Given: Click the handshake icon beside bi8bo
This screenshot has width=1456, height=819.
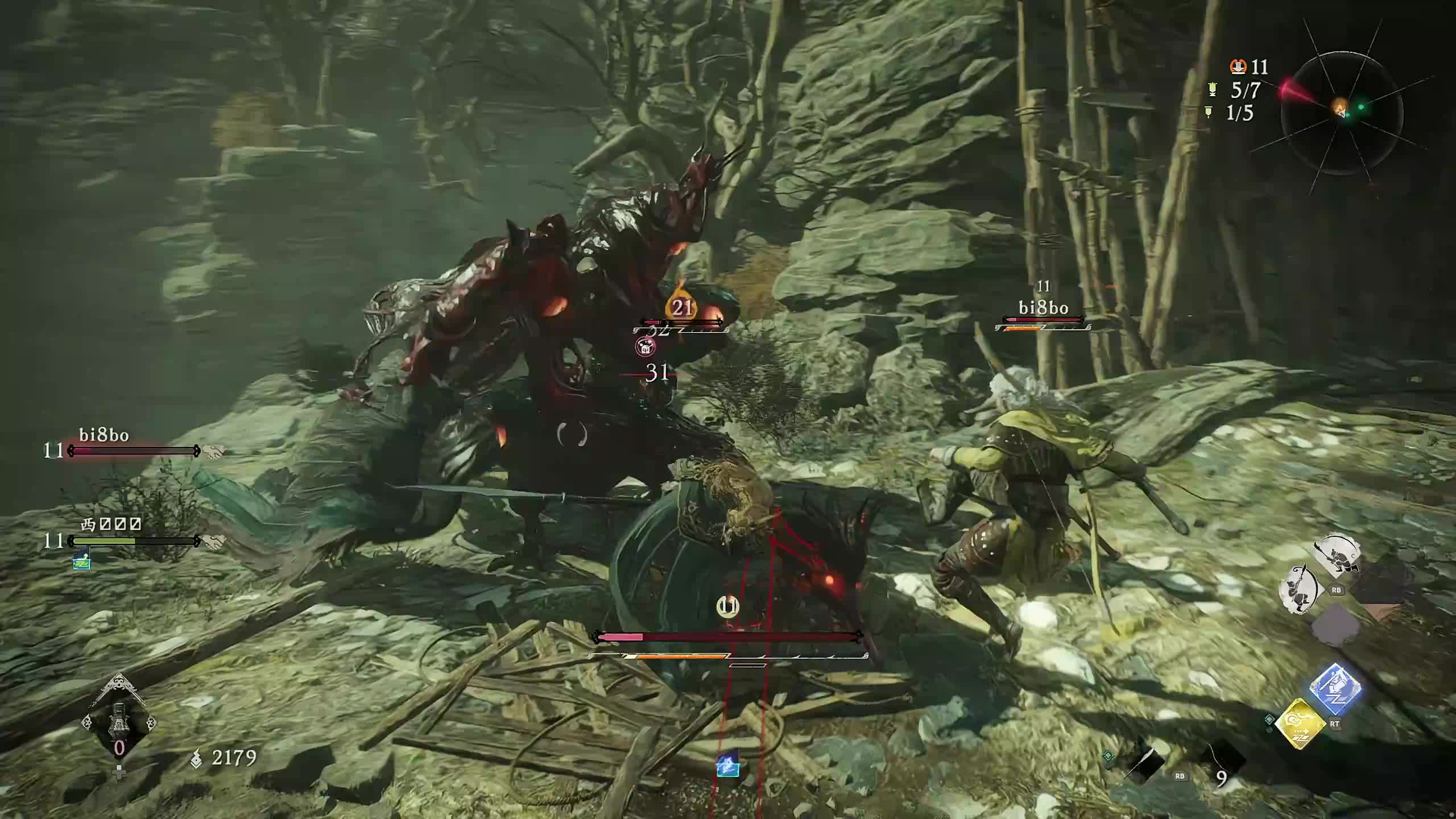Looking at the screenshot, I should [x=214, y=452].
